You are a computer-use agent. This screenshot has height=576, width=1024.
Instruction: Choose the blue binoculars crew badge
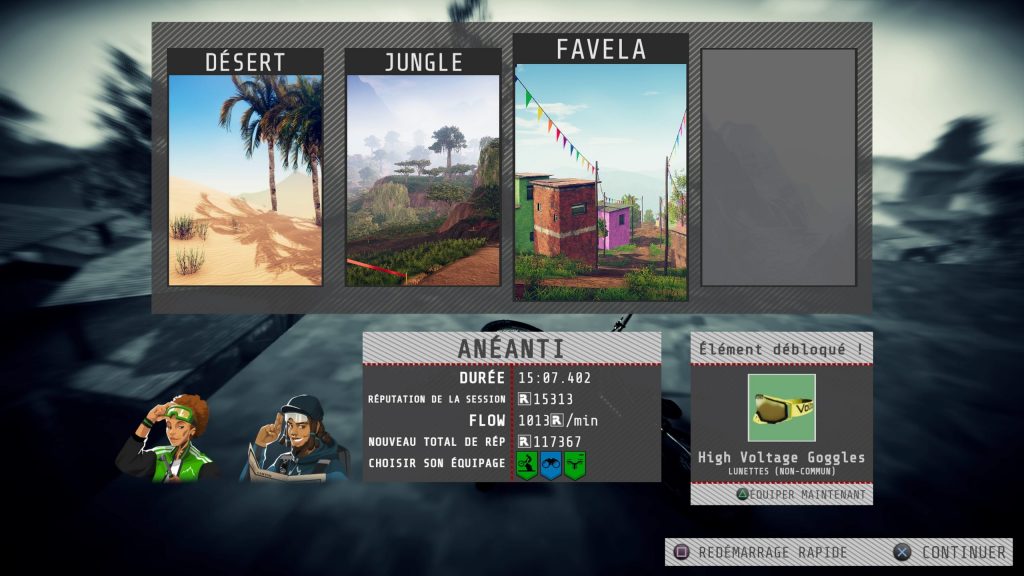point(550,466)
